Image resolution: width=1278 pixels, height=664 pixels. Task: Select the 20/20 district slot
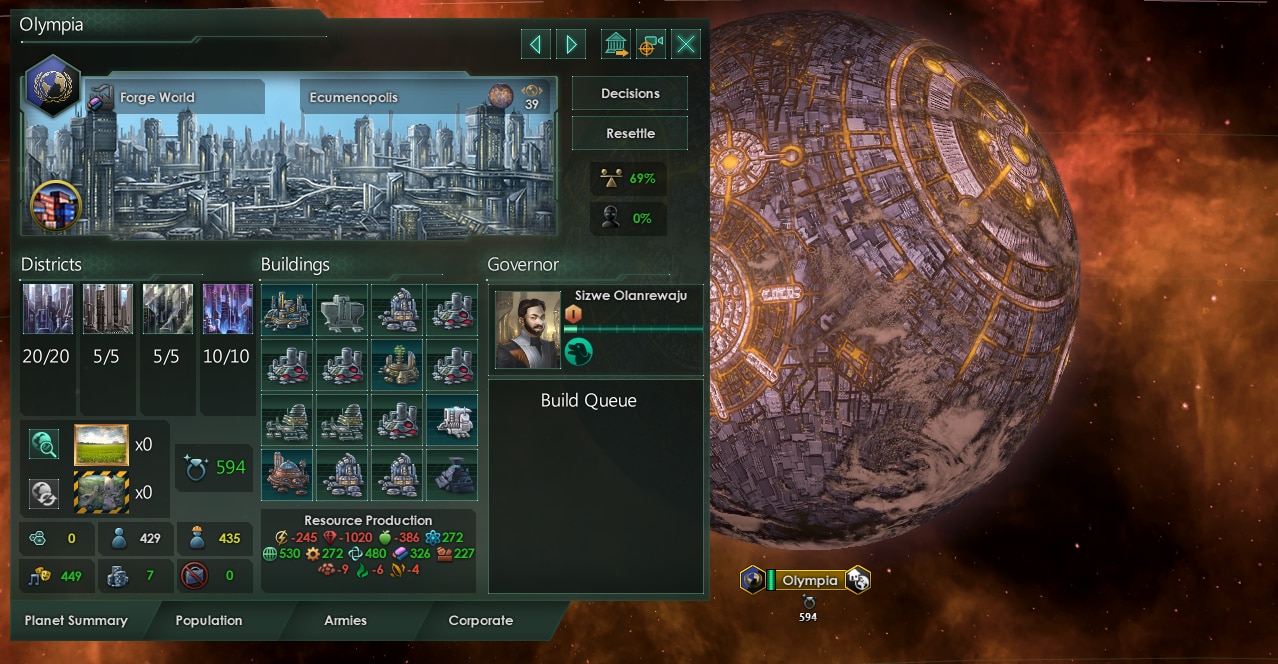(48, 310)
